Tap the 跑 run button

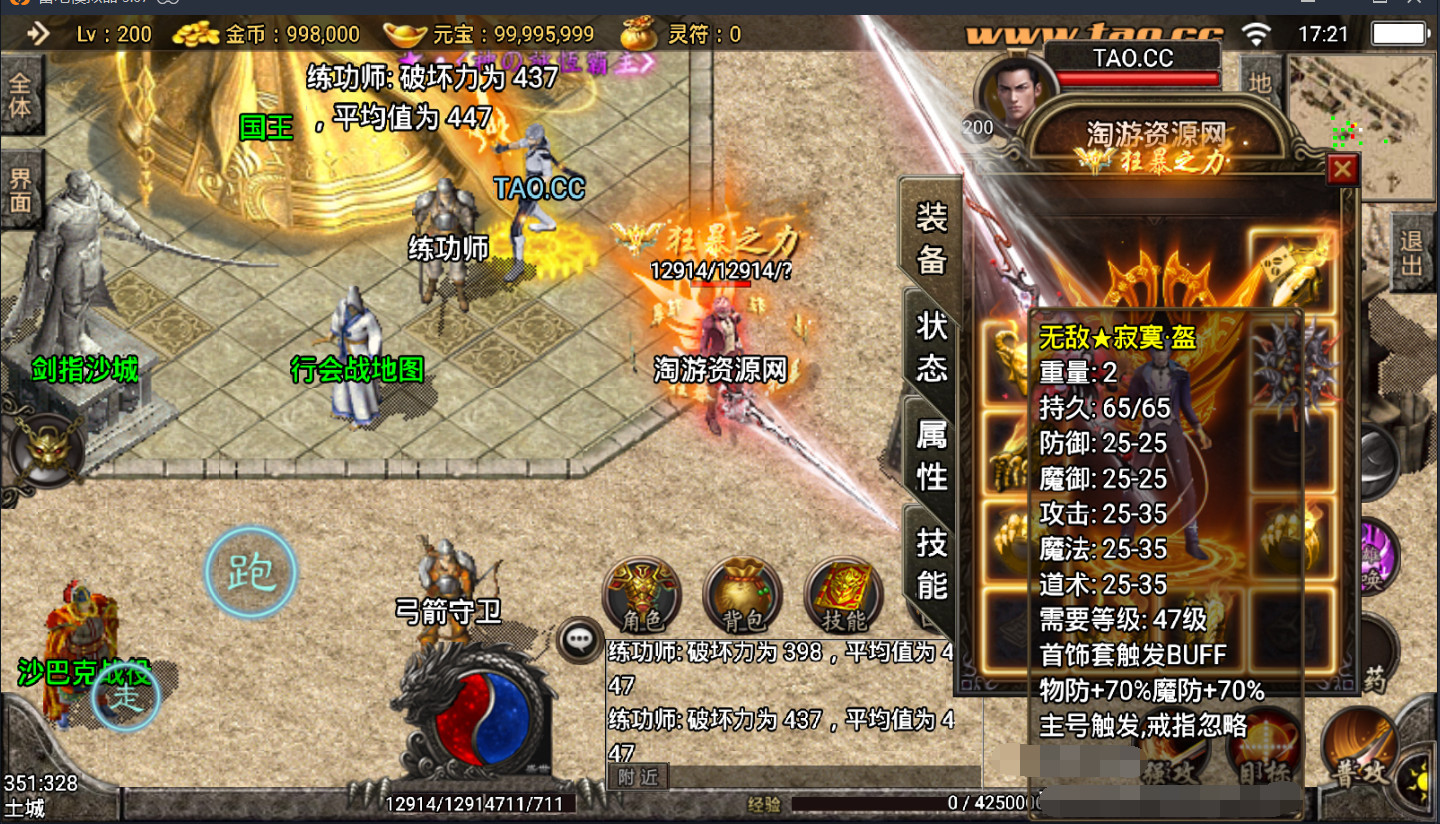250,573
